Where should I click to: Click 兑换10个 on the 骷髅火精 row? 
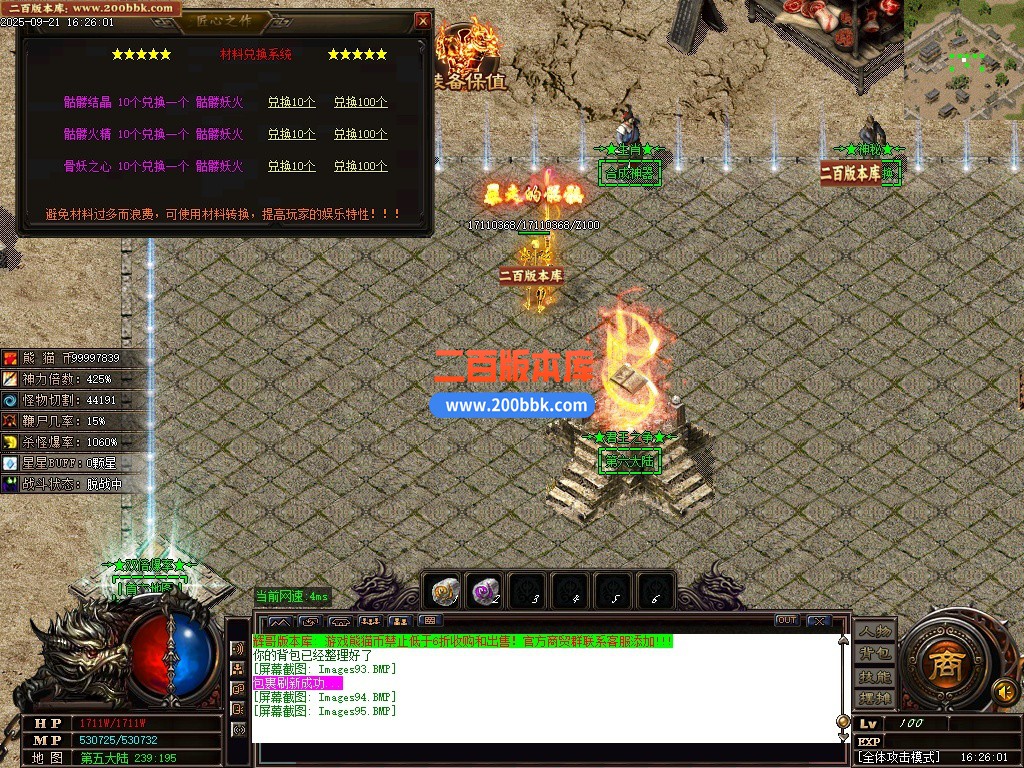(291, 134)
